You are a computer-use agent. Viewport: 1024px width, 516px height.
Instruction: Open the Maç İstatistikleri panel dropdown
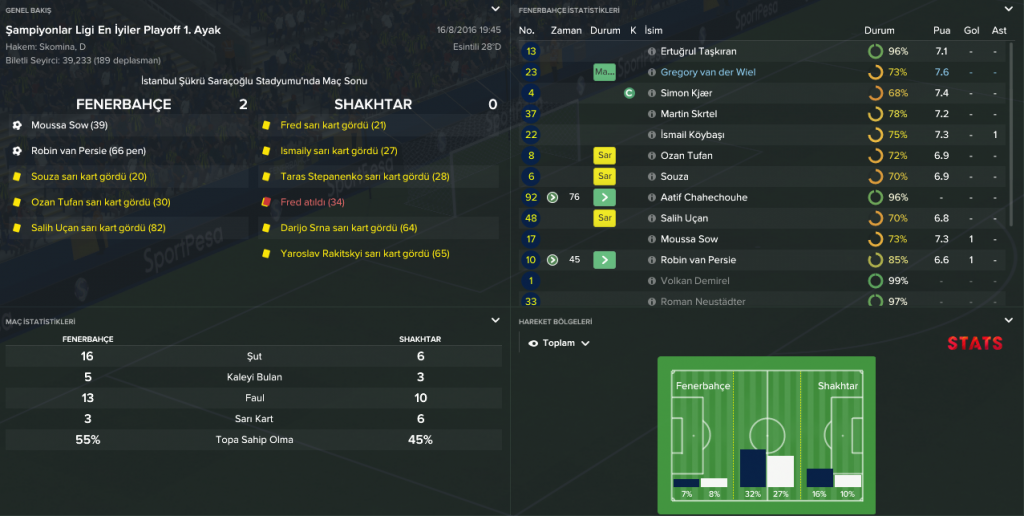tap(495, 321)
